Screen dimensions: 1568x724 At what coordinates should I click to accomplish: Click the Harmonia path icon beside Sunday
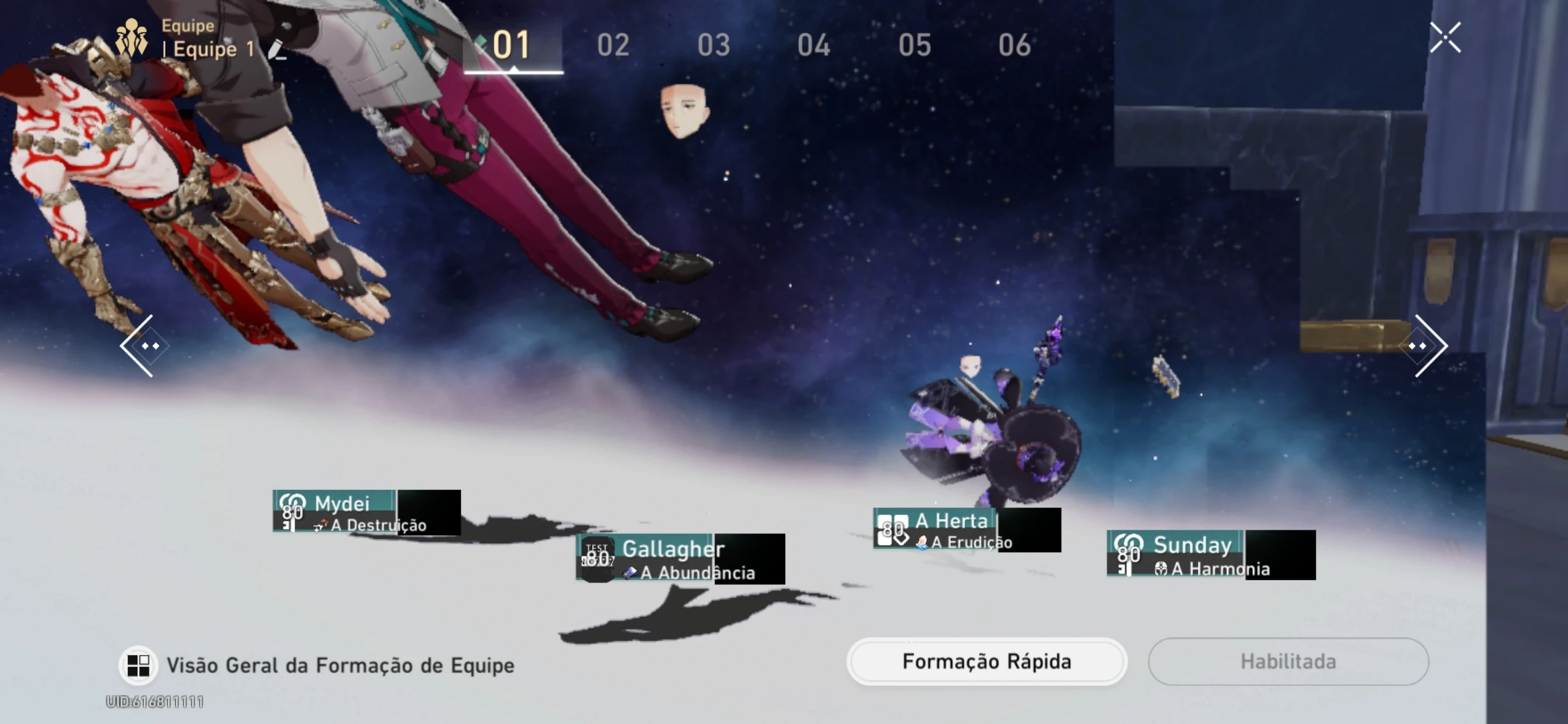pos(1162,569)
